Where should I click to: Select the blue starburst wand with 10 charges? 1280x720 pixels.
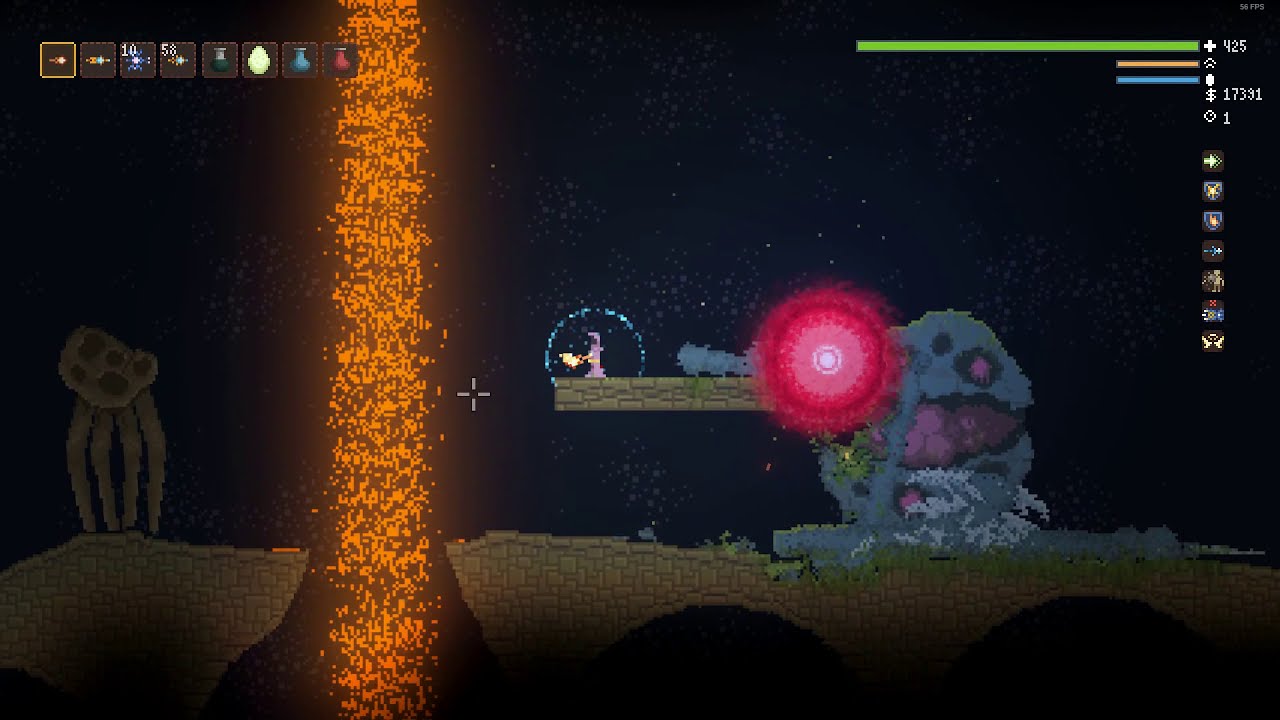point(137,60)
